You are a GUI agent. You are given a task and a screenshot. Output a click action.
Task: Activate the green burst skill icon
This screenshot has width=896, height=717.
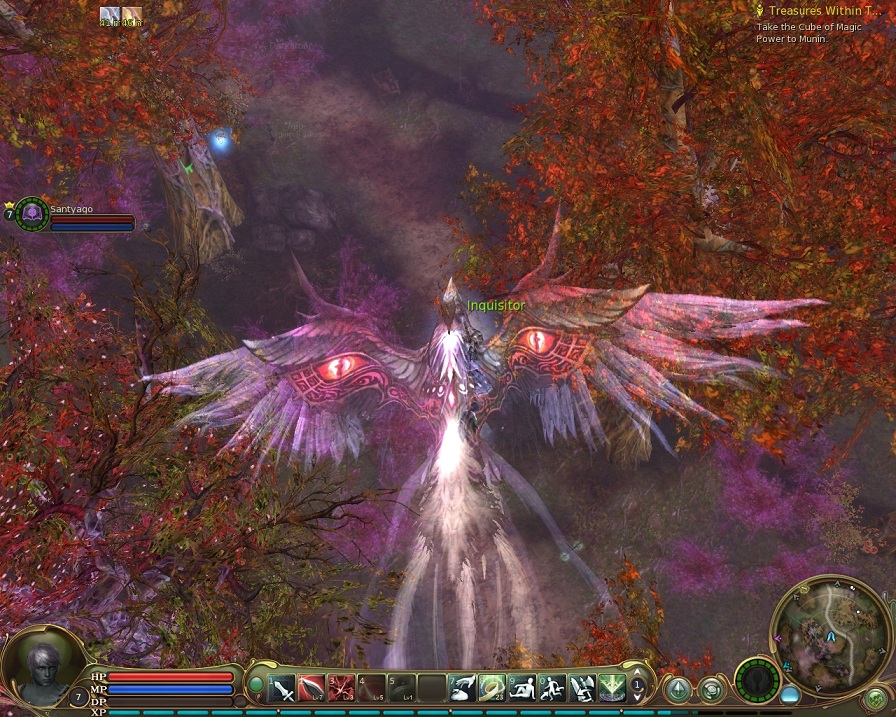[612, 688]
